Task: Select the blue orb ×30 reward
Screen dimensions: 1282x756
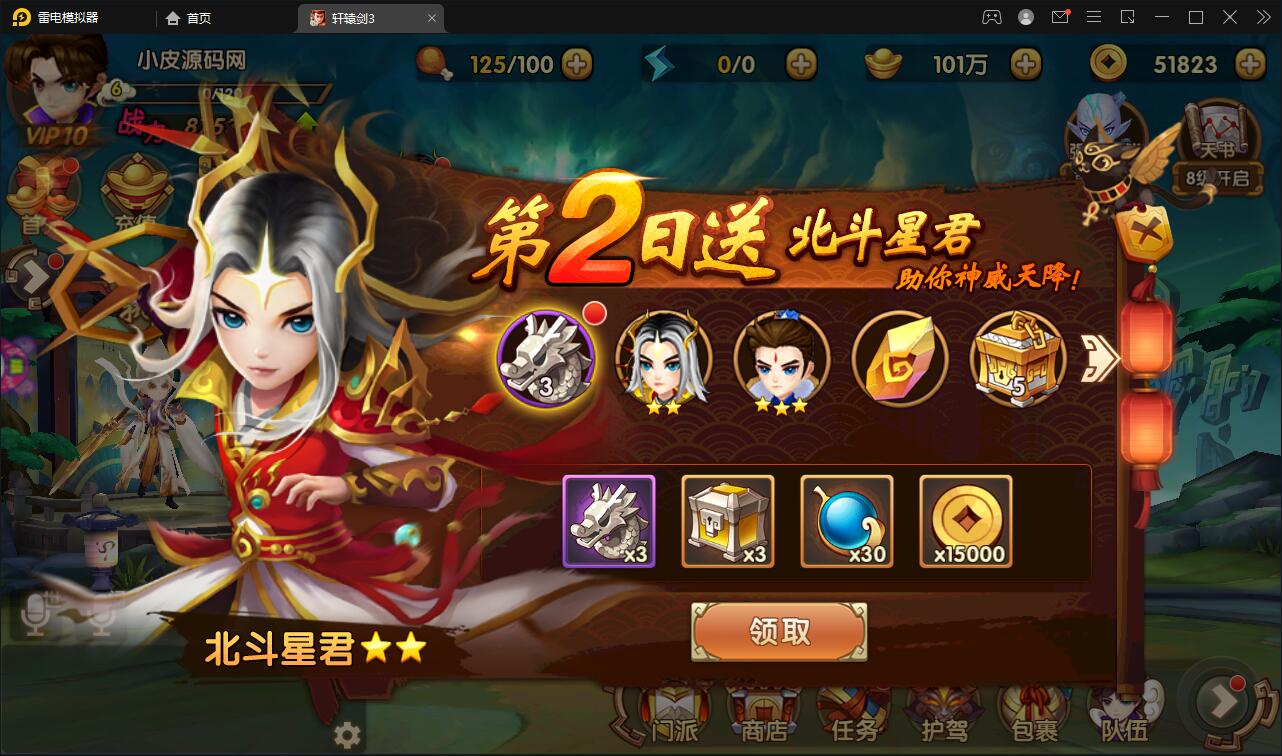Action: point(846,520)
